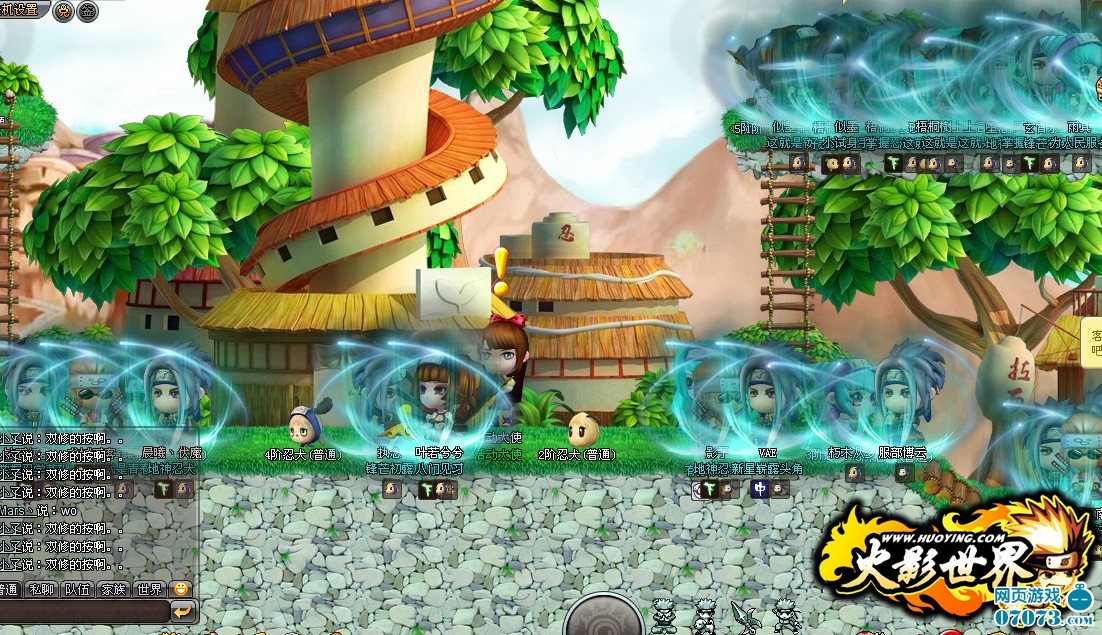Select the kunai weapon skill icon

[744, 617]
